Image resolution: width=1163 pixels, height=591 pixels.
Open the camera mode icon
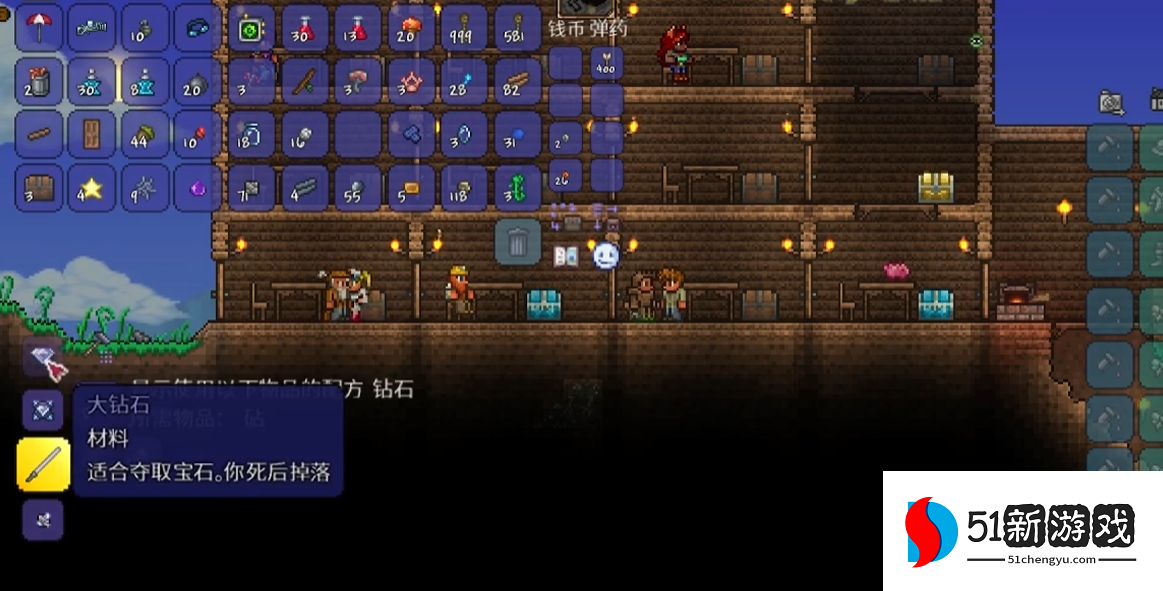(1111, 101)
